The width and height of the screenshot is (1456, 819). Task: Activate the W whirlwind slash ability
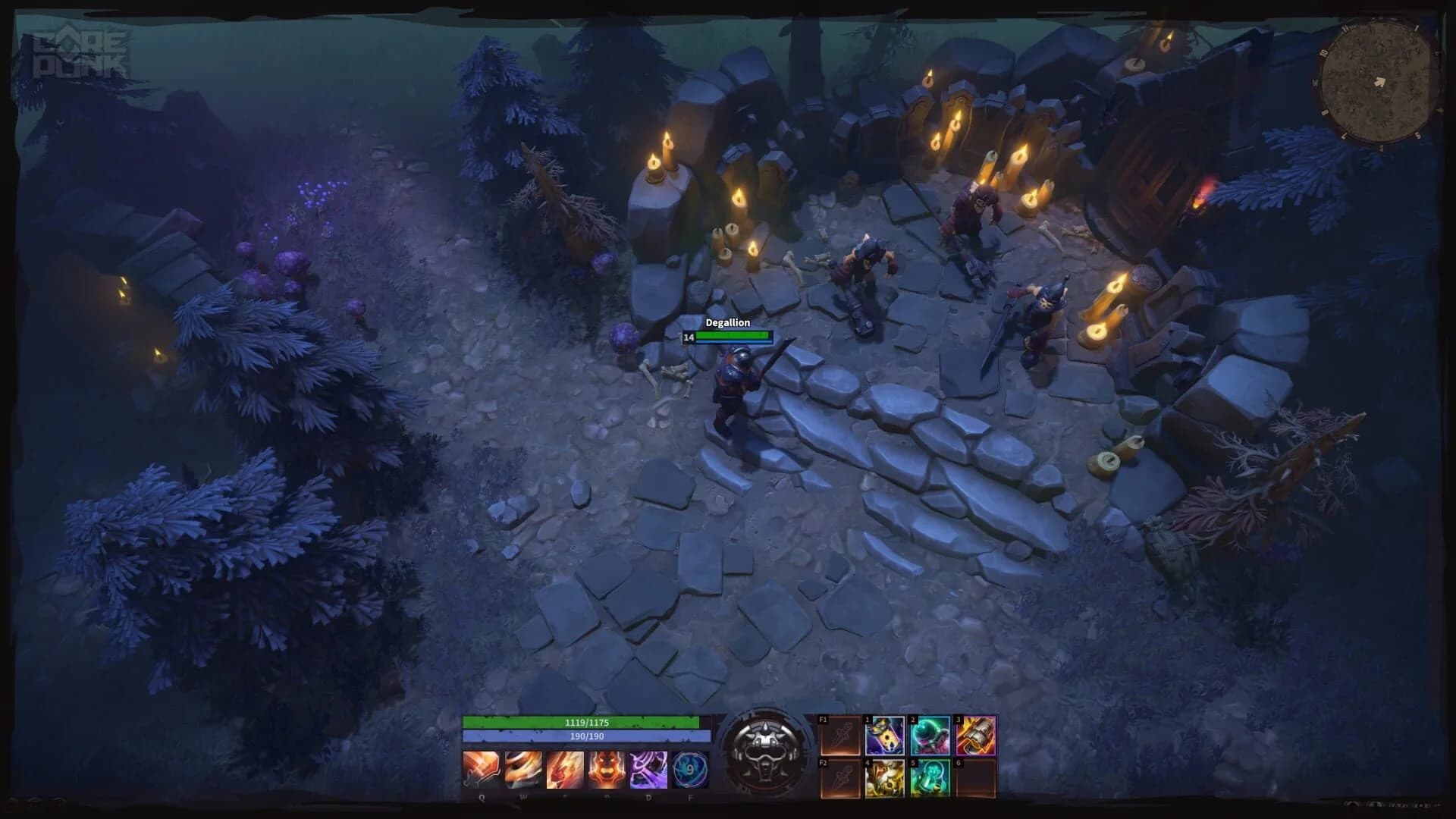[525, 770]
